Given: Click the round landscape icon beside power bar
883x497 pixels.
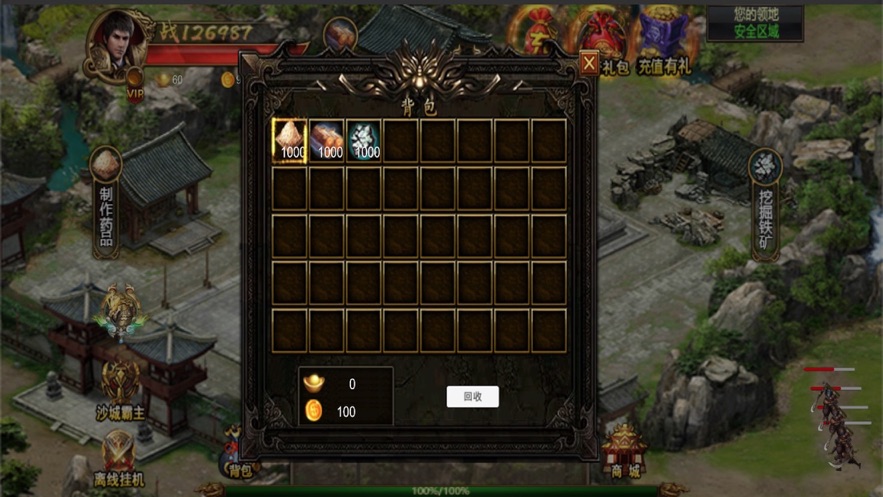Looking at the screenshot, I should [340, 36].
